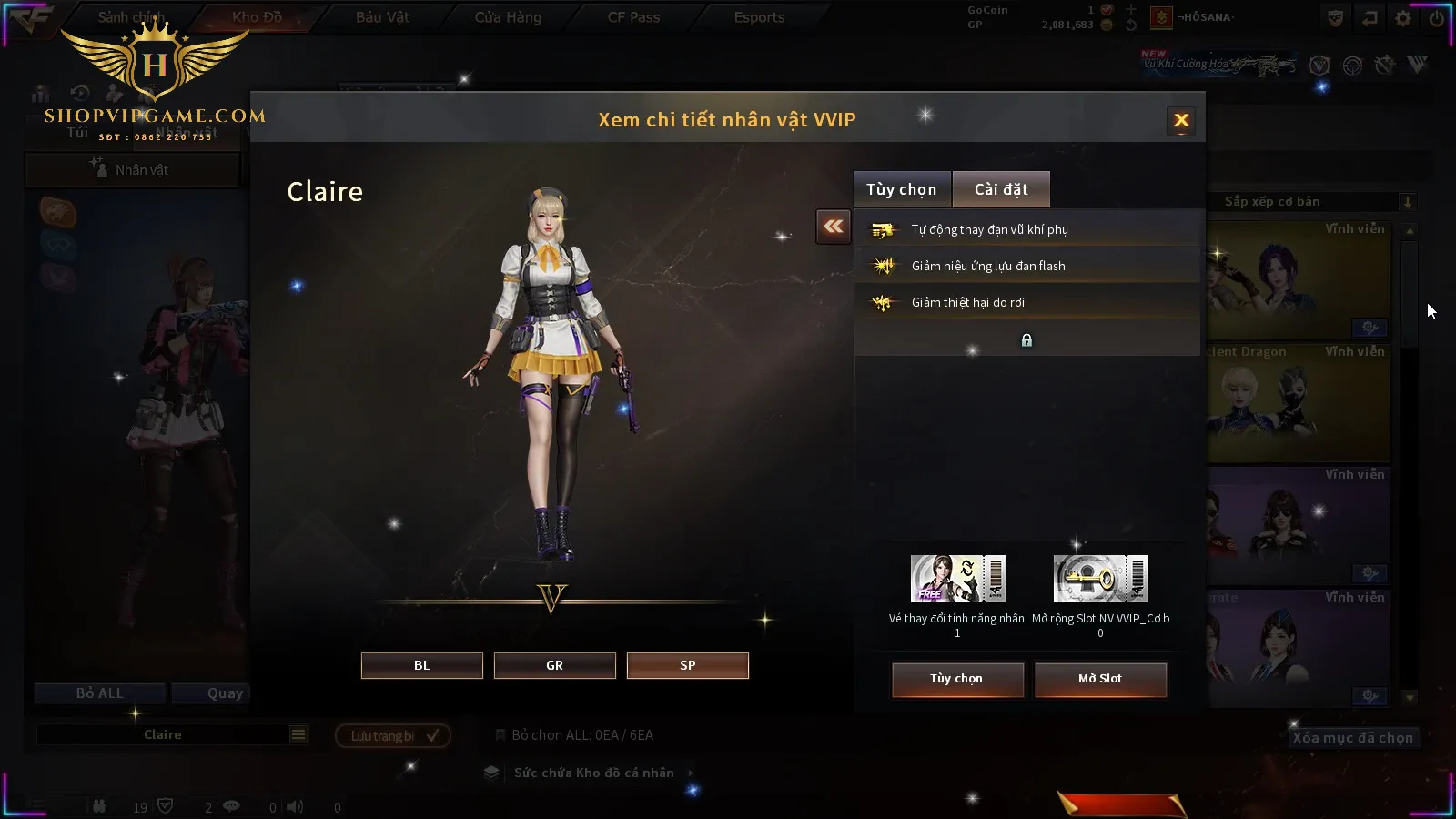This screenshot has height=819, width=1456.
Task: Click the Tùy chọn button at the bottom
Action: click(x=956, y=679)
